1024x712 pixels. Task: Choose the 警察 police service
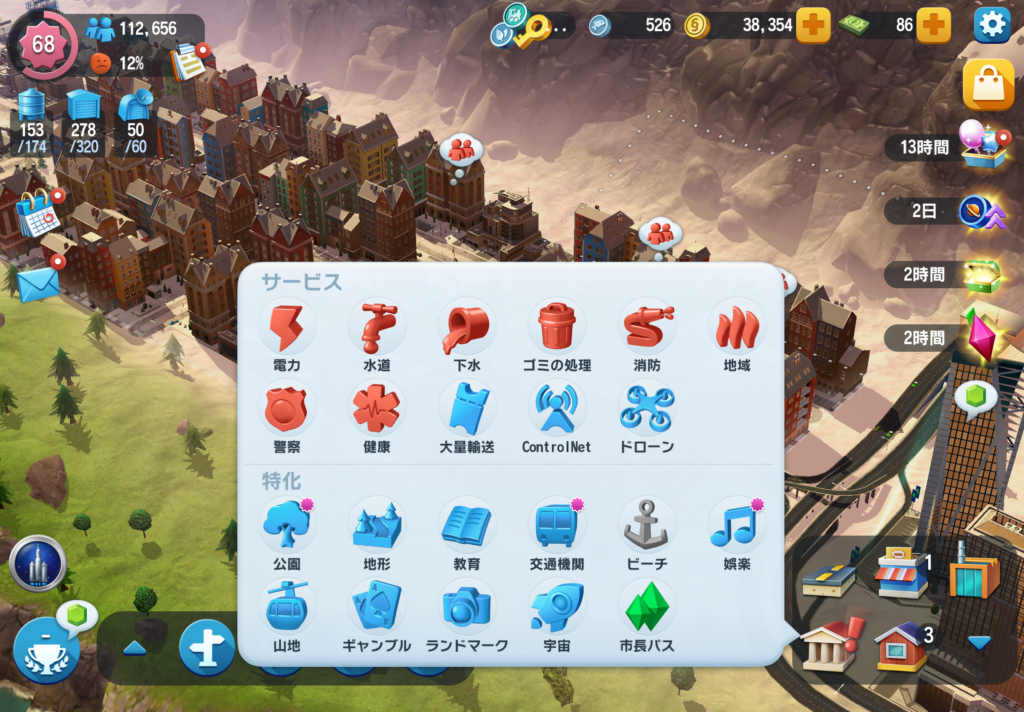pyautogui.click(x=287, y=409)
